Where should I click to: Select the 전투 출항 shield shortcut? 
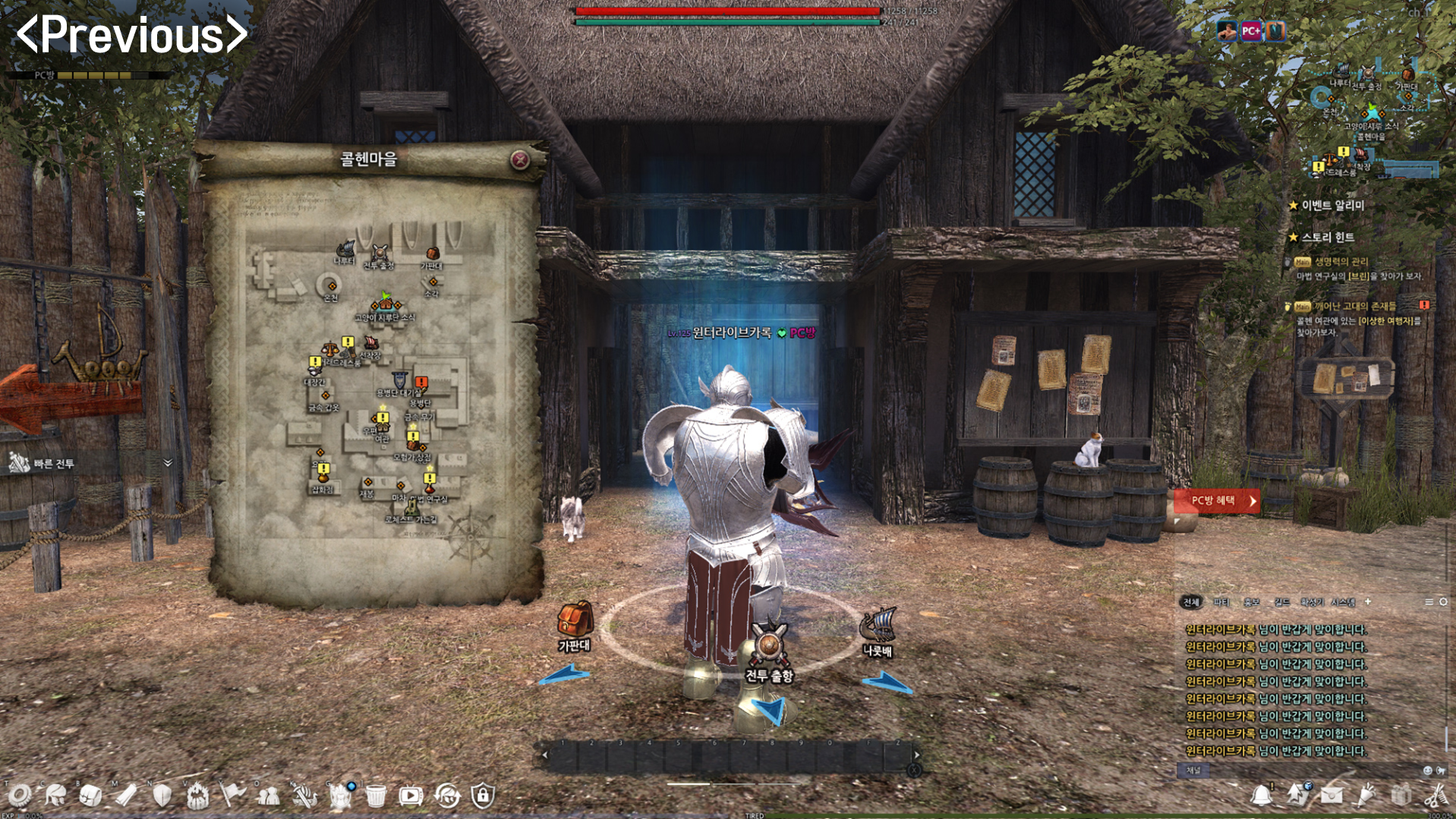tap(769, 644)
